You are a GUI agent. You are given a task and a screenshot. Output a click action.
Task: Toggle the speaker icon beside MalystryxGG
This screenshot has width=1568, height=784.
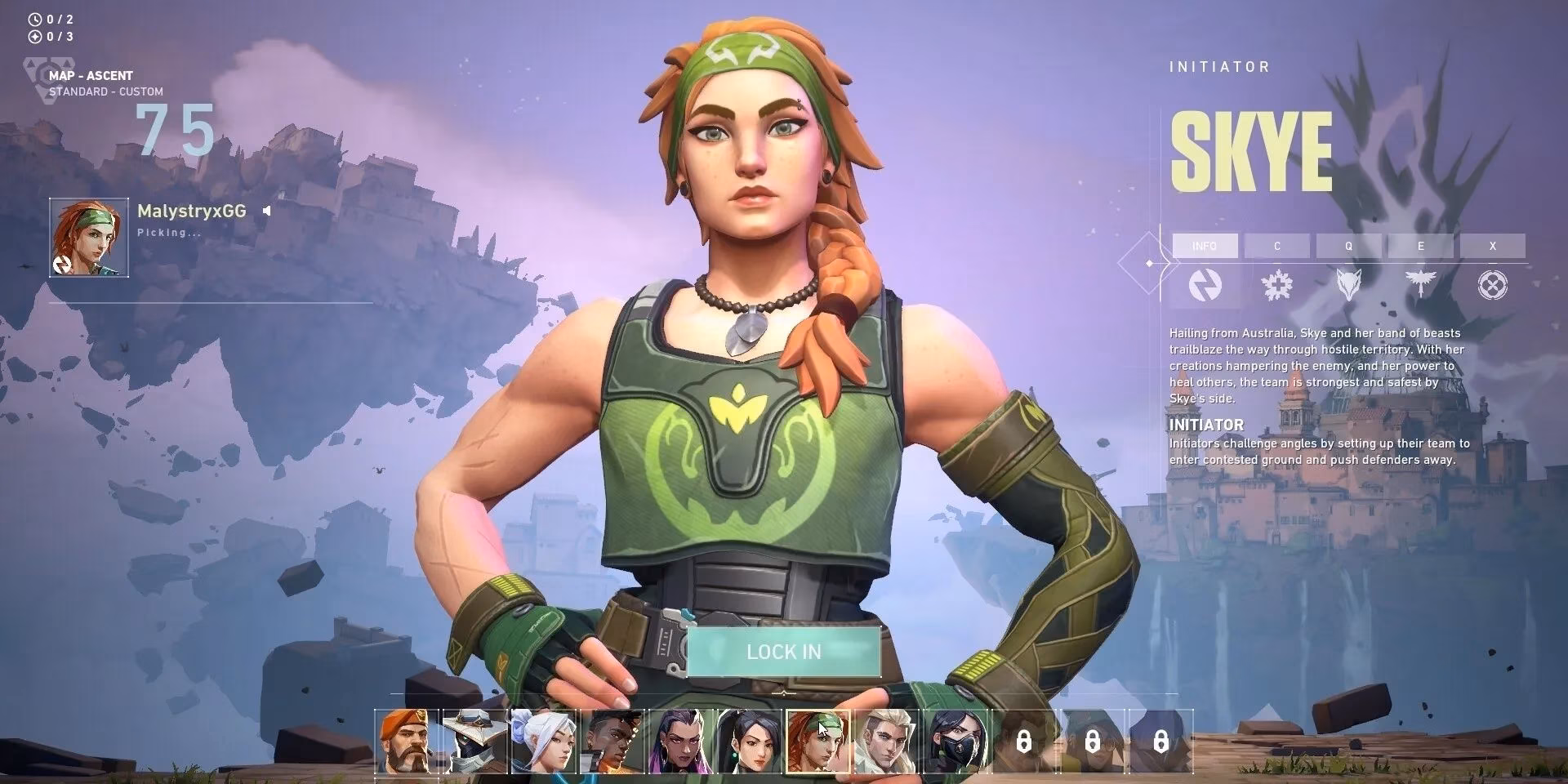click(x=266, y=211)
